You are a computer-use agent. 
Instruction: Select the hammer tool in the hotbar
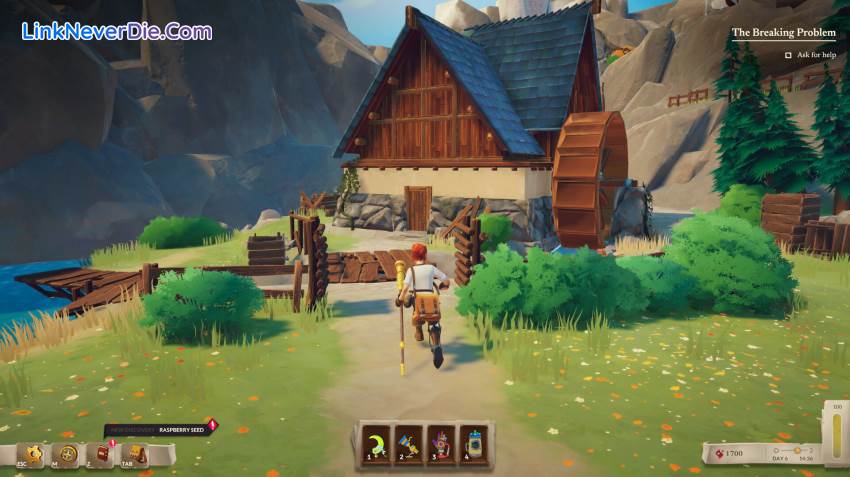click(x=408, y=441)
